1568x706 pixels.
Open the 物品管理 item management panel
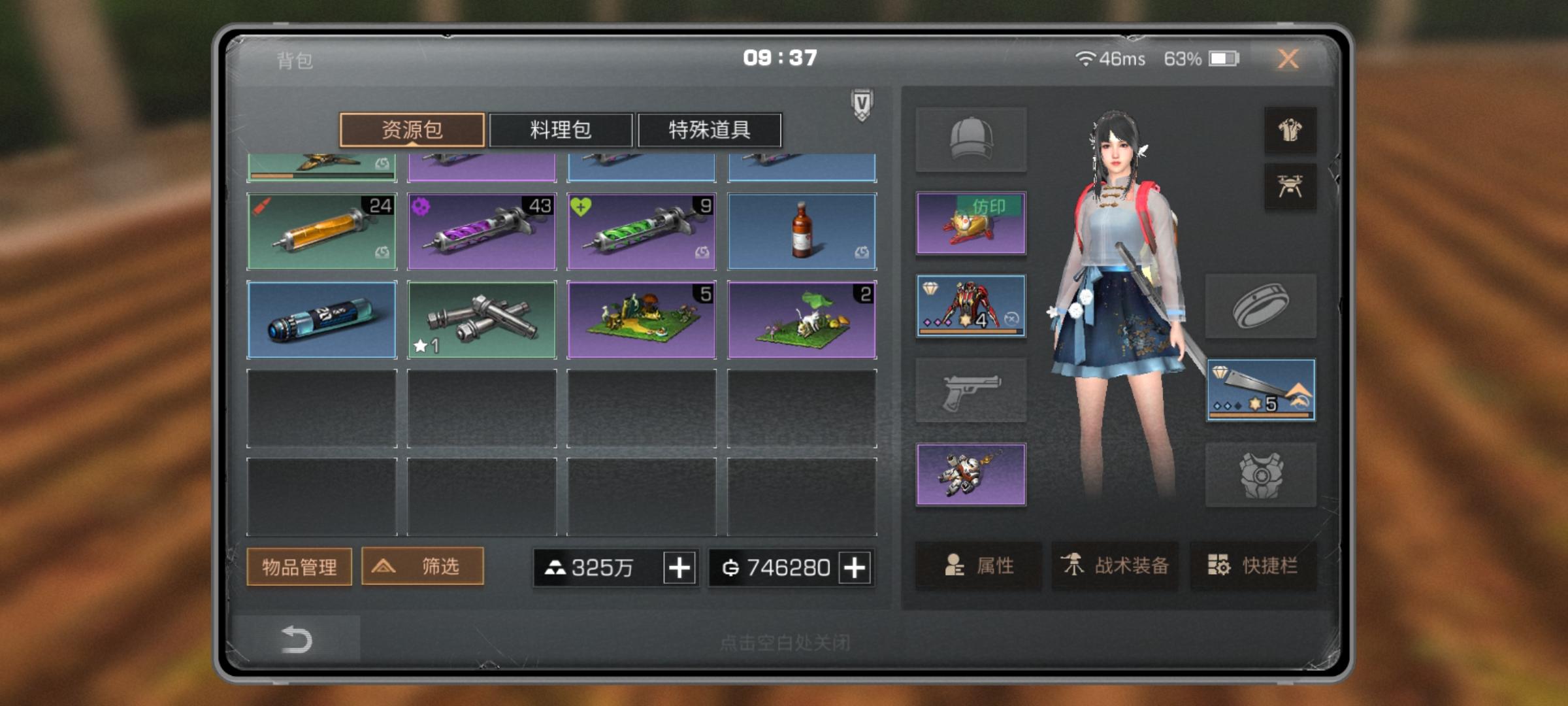(299, 567)
